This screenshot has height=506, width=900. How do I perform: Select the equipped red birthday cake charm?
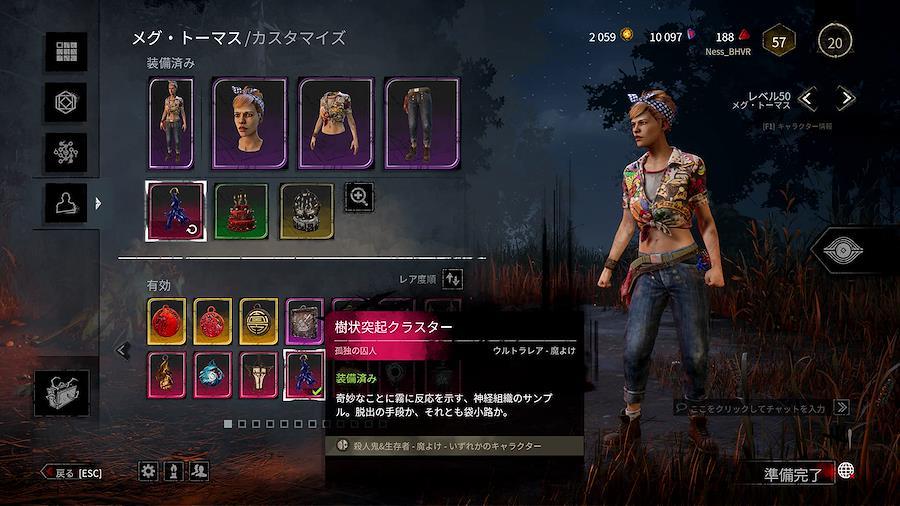click(241, 211)
